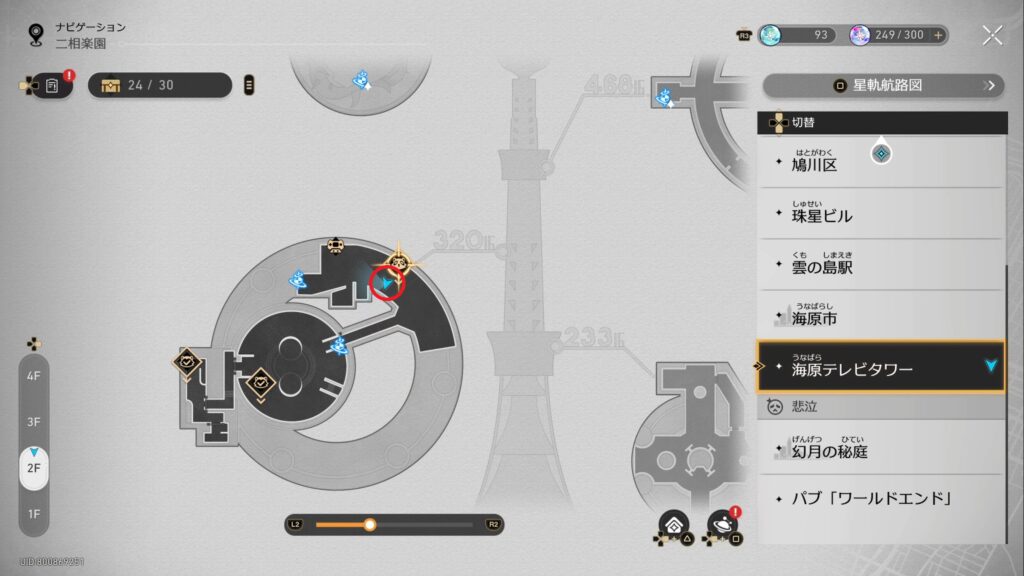Open the treasure chest counter 24 / 30

coord(160,85)
